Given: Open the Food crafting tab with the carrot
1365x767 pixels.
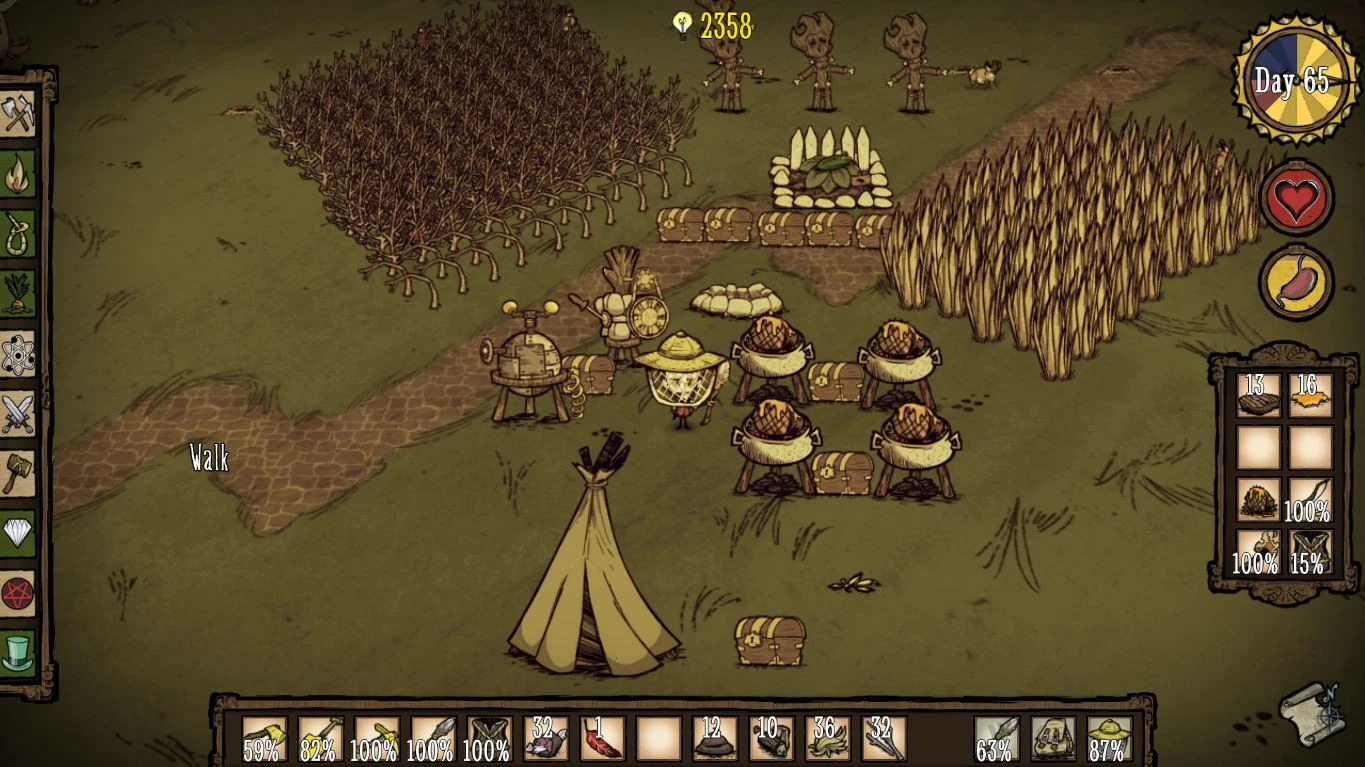Looking at the screenshot, I should tap(18, 294).
